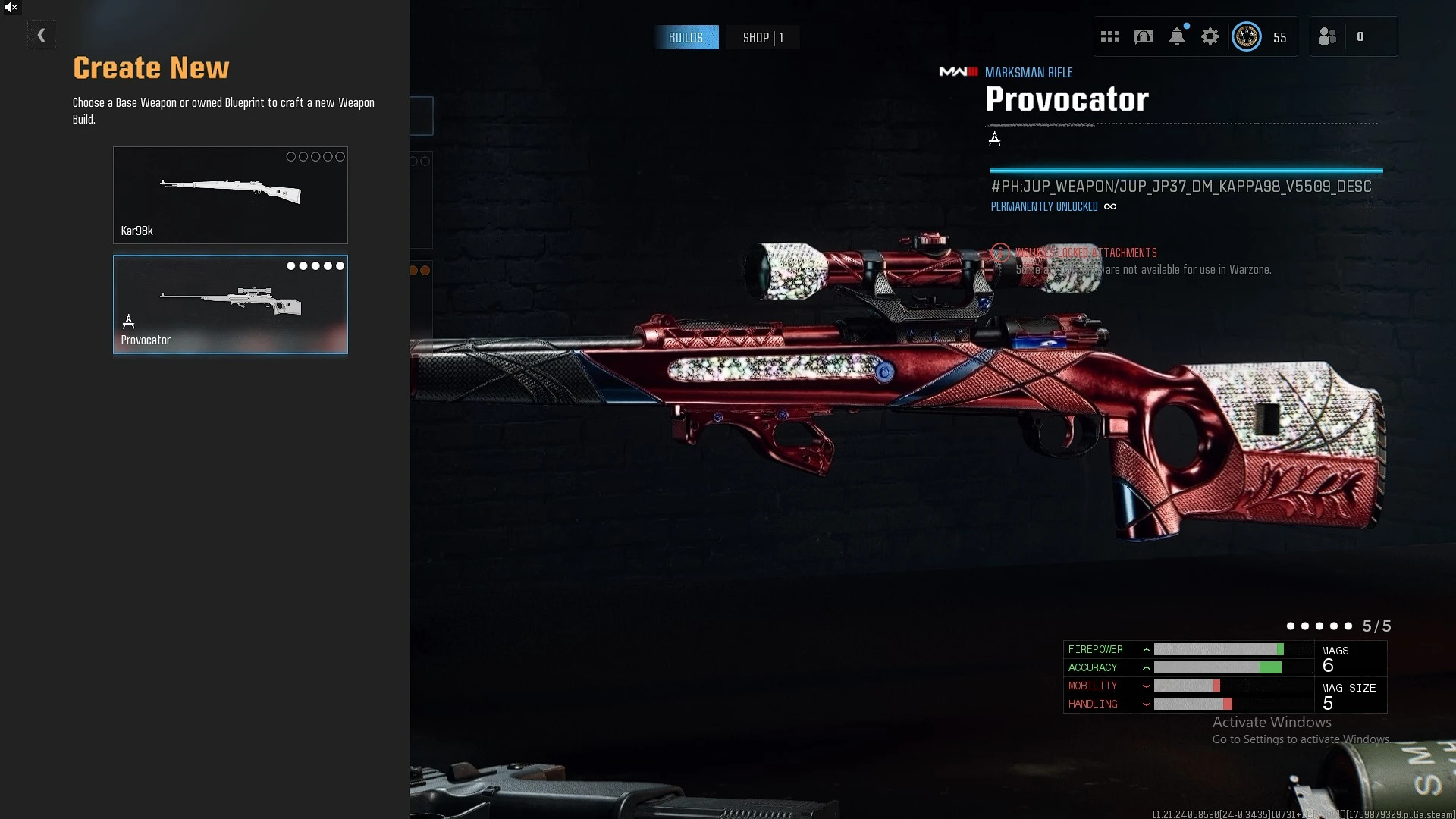Choose the Provocator blueprint tile
This screenshot has width=1456, height=819.
231,304
